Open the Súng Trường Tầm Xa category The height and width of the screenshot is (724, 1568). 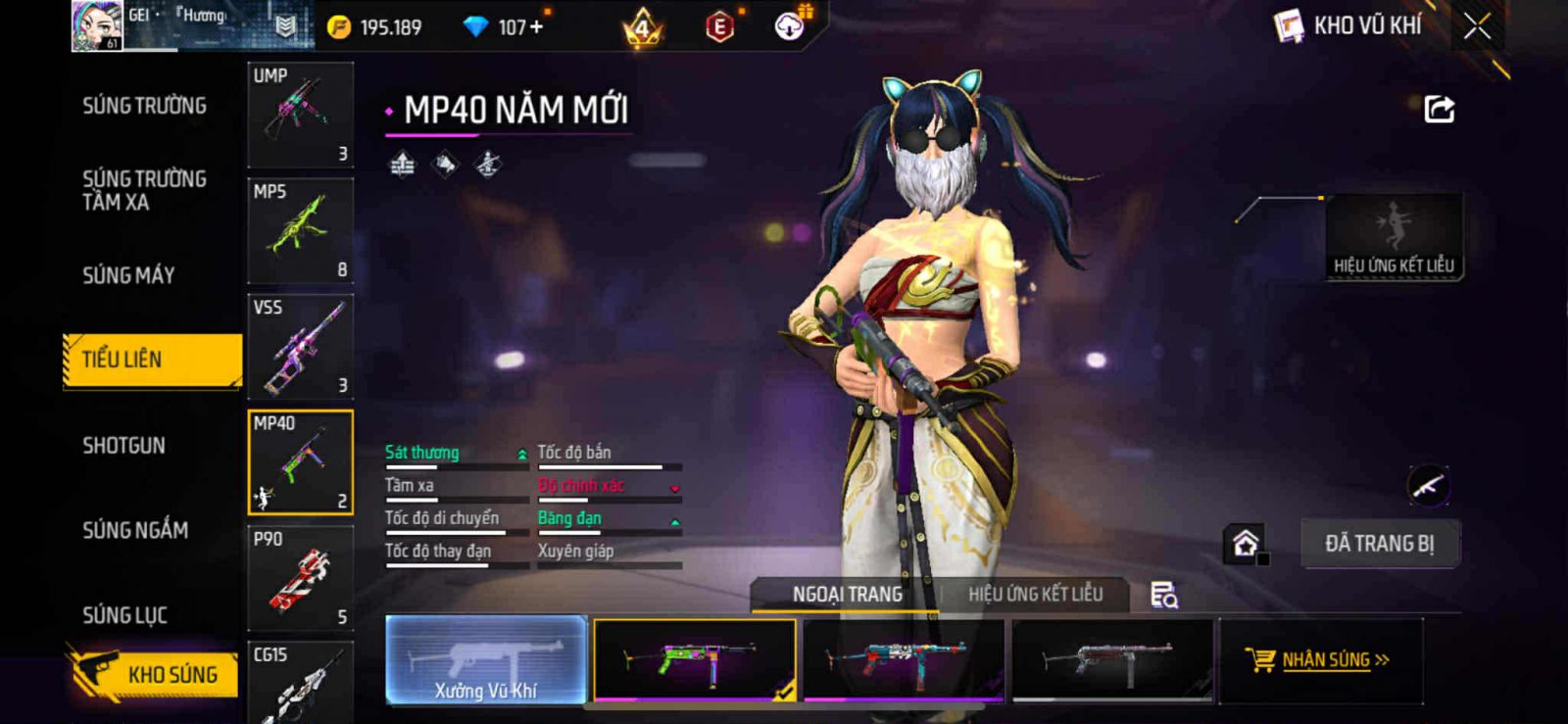pos(144,190)
